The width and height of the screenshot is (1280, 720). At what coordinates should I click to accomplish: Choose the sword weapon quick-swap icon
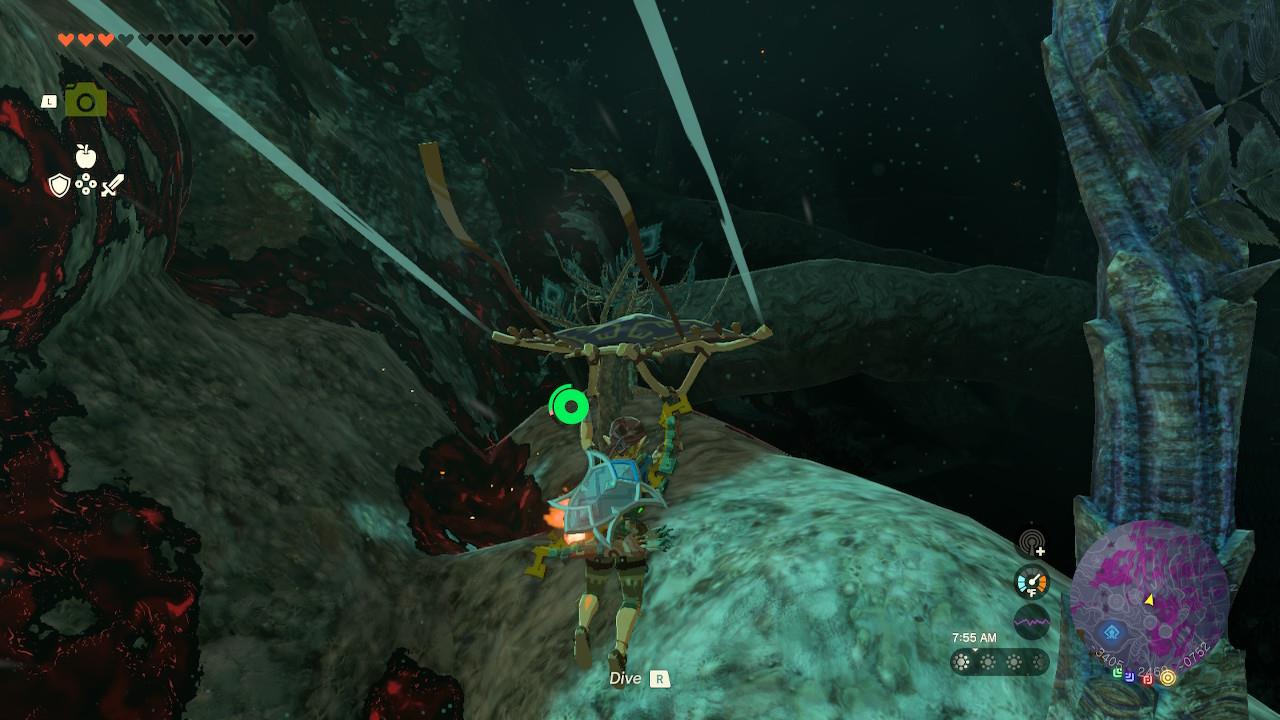tap(112, 185)
